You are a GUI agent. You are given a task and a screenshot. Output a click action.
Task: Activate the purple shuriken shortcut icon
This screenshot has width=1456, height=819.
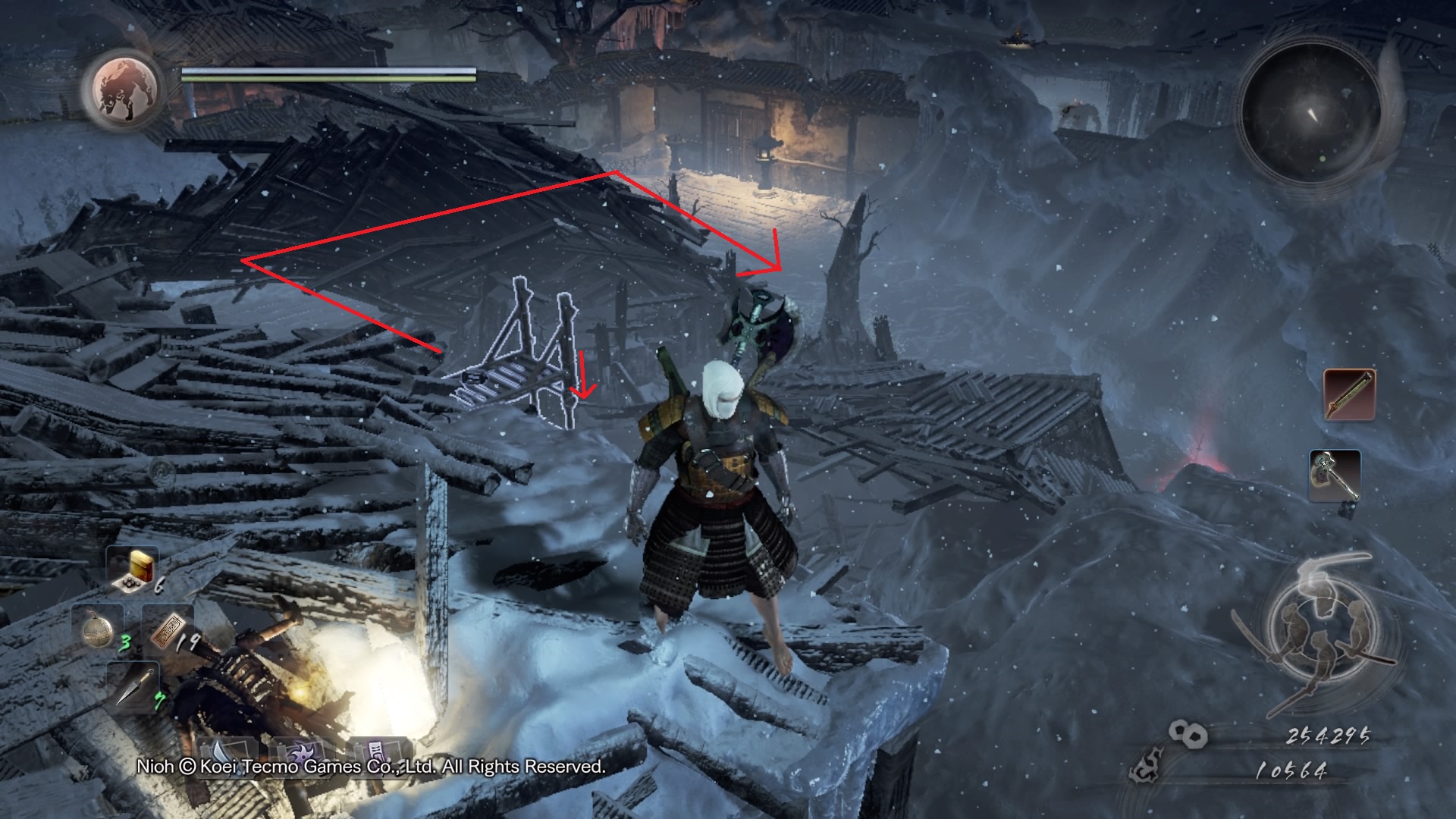tap(297, 752)
